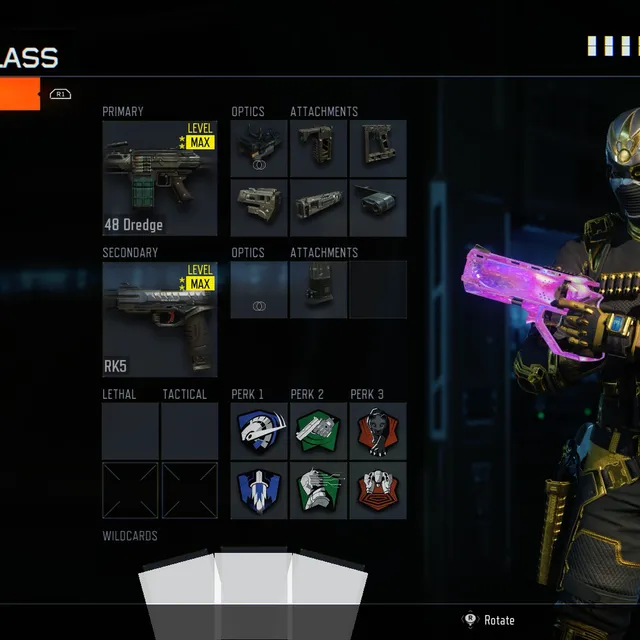Choose the red robot Perk 3 icon
Viewport: 640px width, 640px height.
coord(377,490)
